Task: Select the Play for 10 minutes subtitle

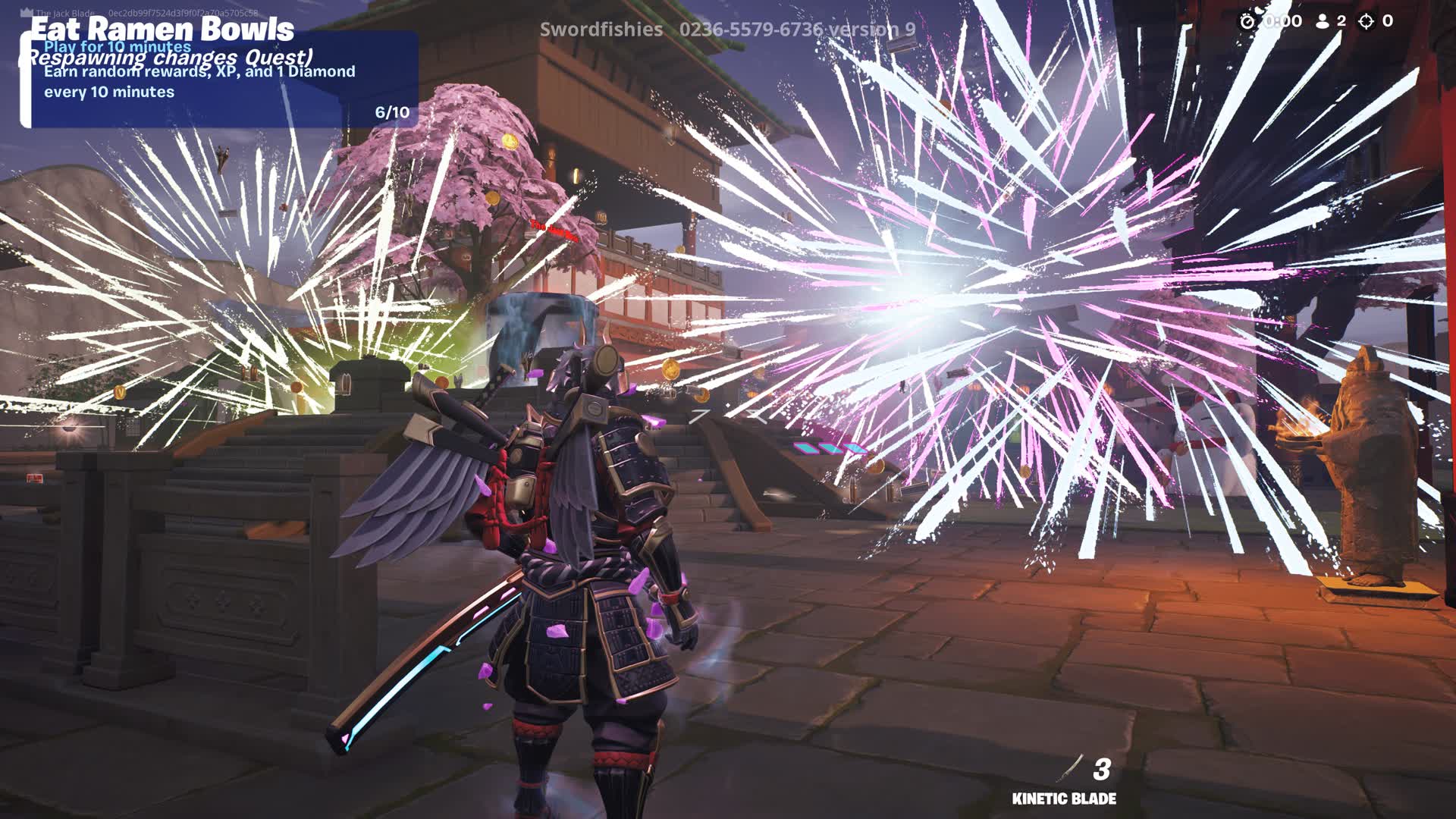Action: pos(116,47)
